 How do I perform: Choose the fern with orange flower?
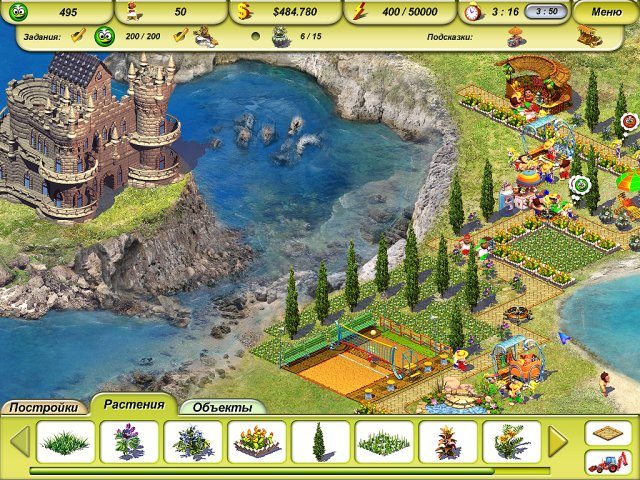click(x=511, y=441)
